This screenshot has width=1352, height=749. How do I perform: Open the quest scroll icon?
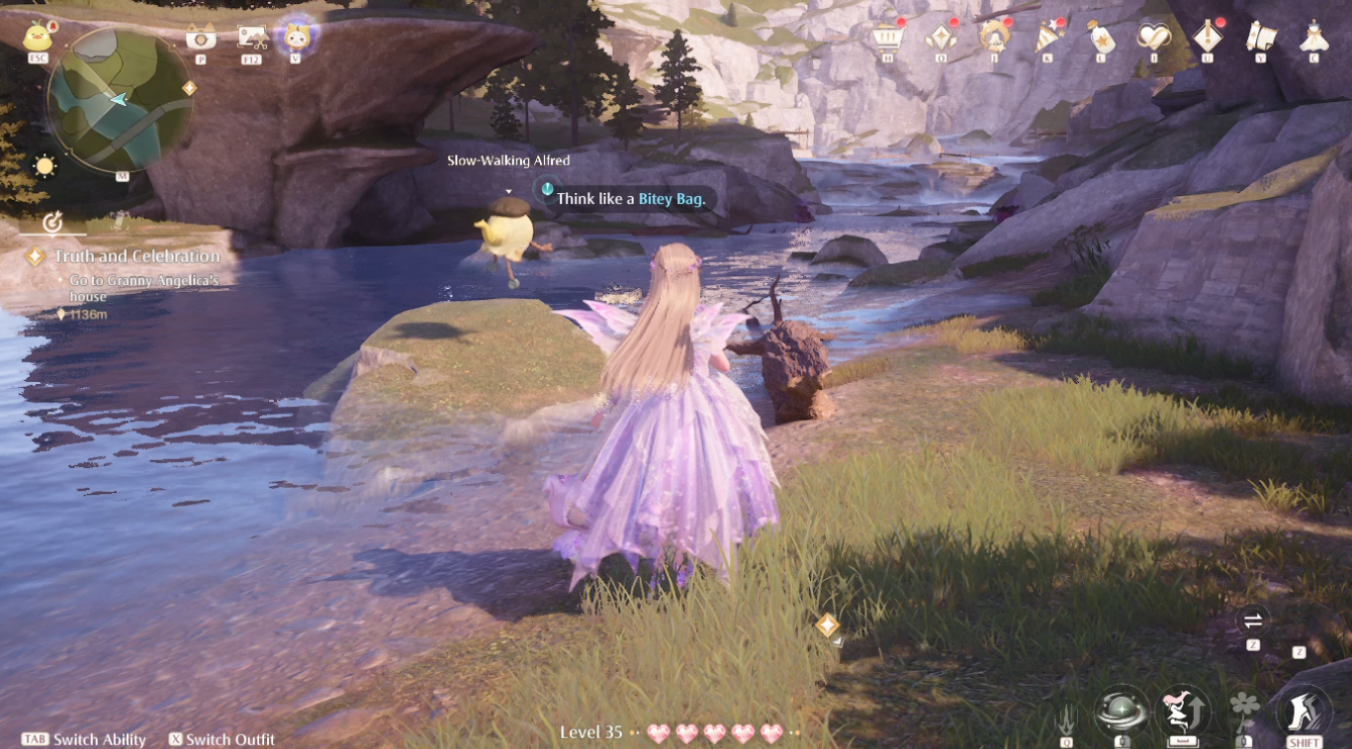(x=1261, y=37)
